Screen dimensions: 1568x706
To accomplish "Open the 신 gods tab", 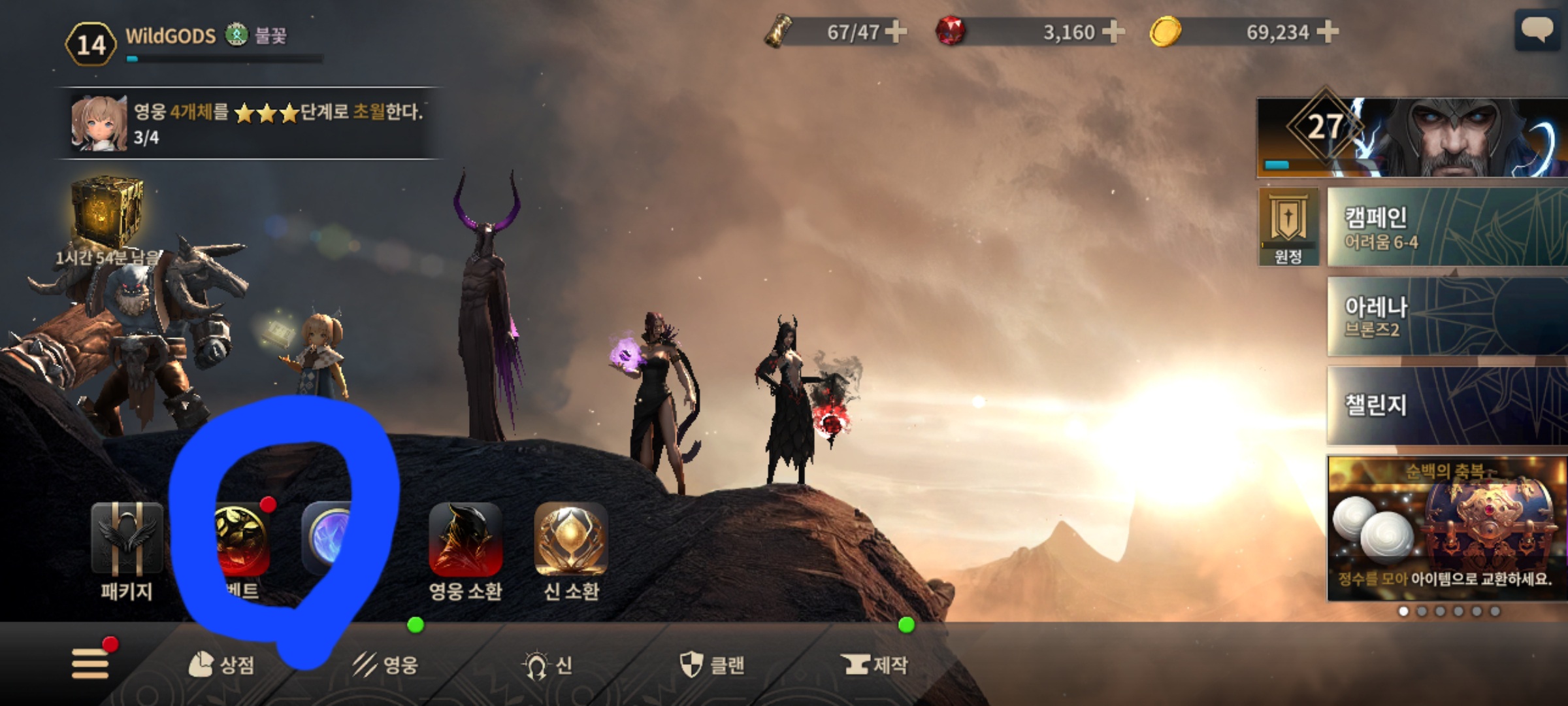I will pos(547,665).
